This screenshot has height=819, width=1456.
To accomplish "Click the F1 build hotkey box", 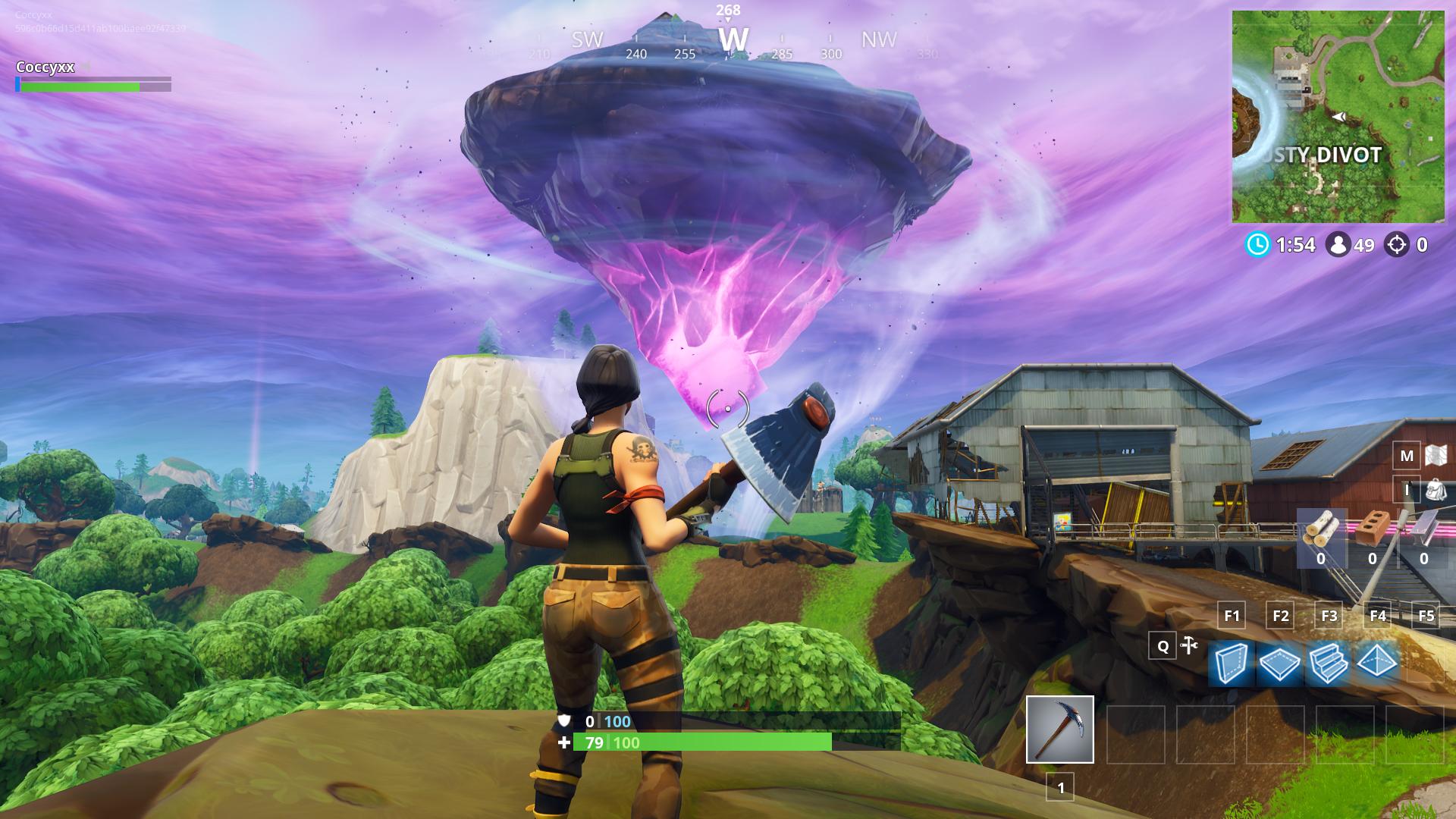I will point(1231,617).
